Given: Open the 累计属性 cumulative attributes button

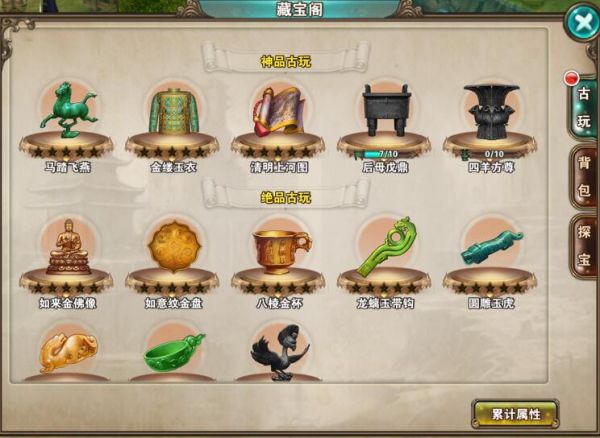Looking at the screenshot, I should point(515,413).
